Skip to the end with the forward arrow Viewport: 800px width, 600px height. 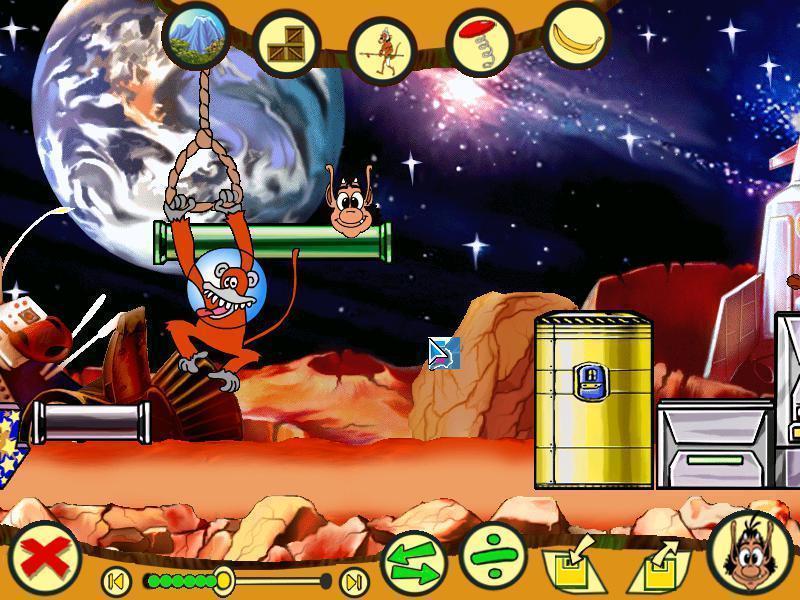pyautogui.click(x=353, y=580)
